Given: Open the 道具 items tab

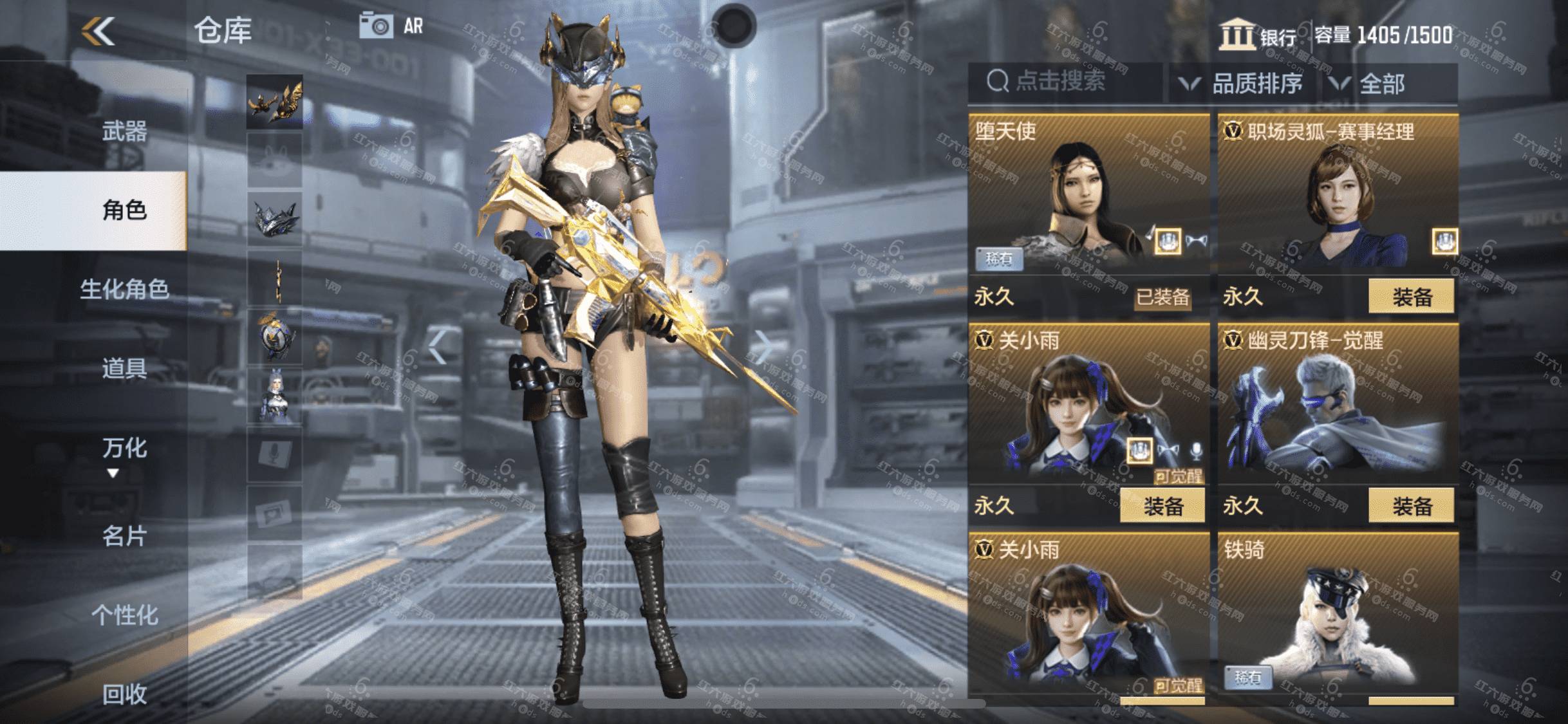Looking at the screenshot, I should (124, 368).
